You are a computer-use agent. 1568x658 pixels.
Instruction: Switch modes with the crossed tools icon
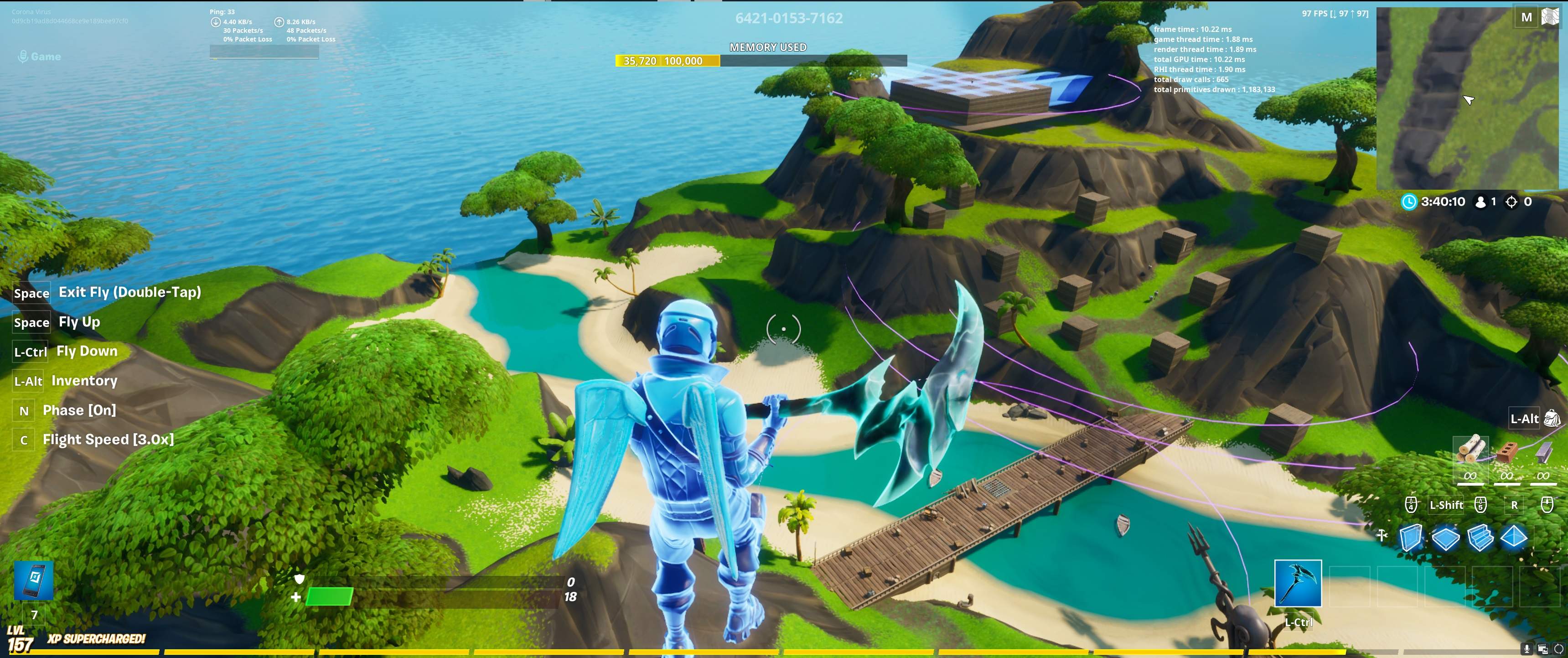coord(1382,535)
